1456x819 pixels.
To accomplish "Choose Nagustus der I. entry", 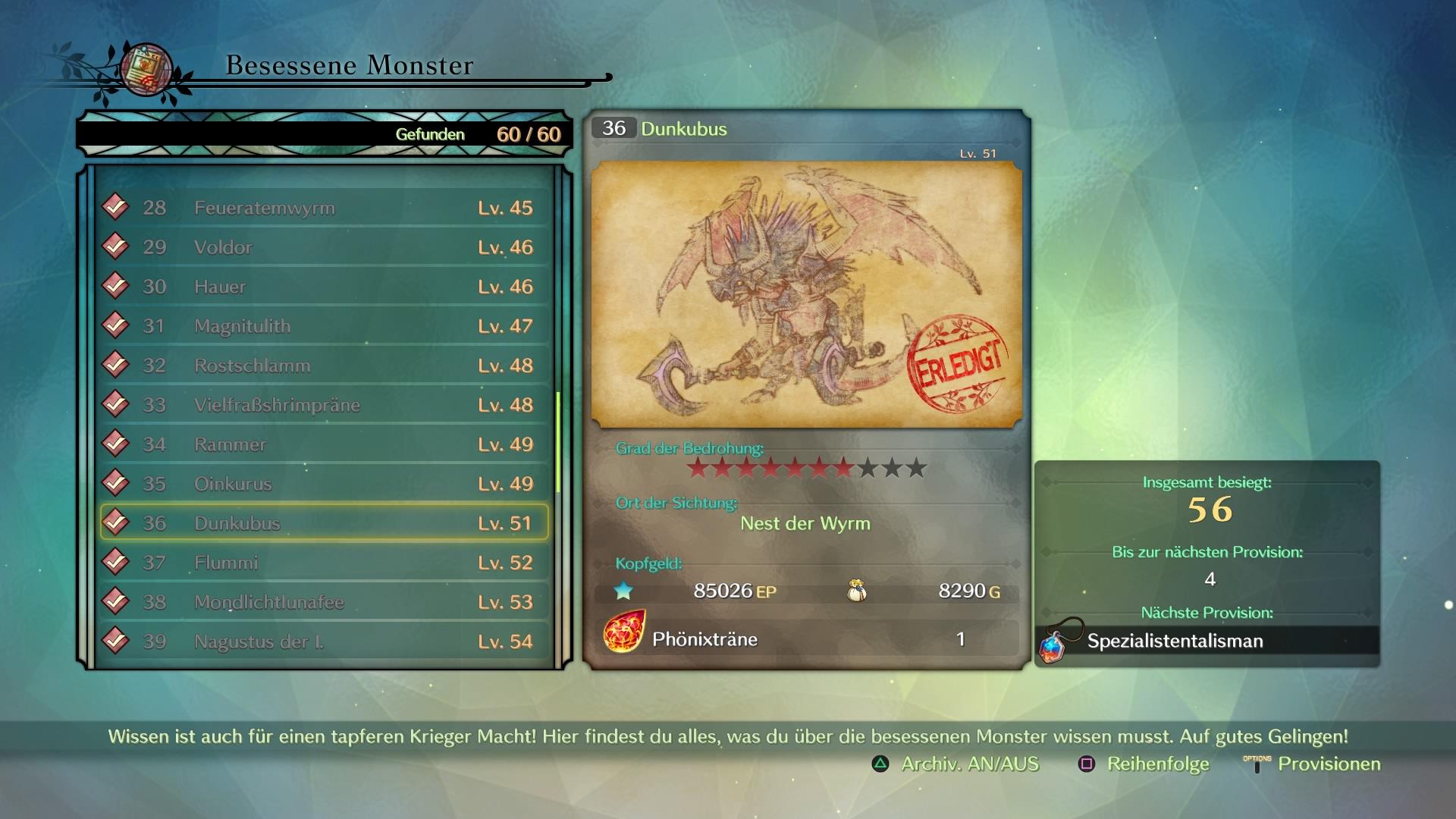I will point(325,642).
